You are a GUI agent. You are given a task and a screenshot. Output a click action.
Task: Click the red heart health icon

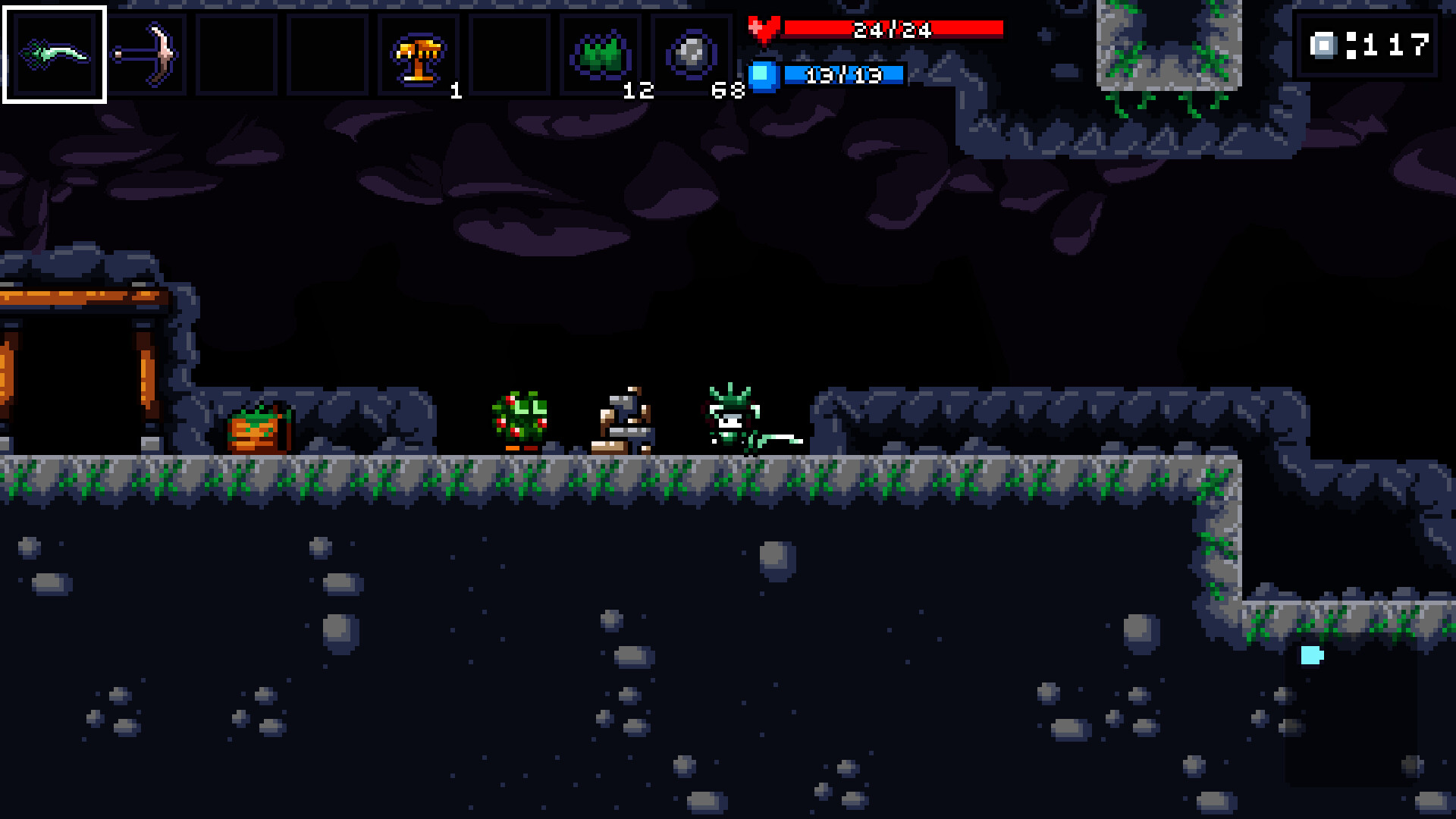pyautogui.click(x=766, y=28)
